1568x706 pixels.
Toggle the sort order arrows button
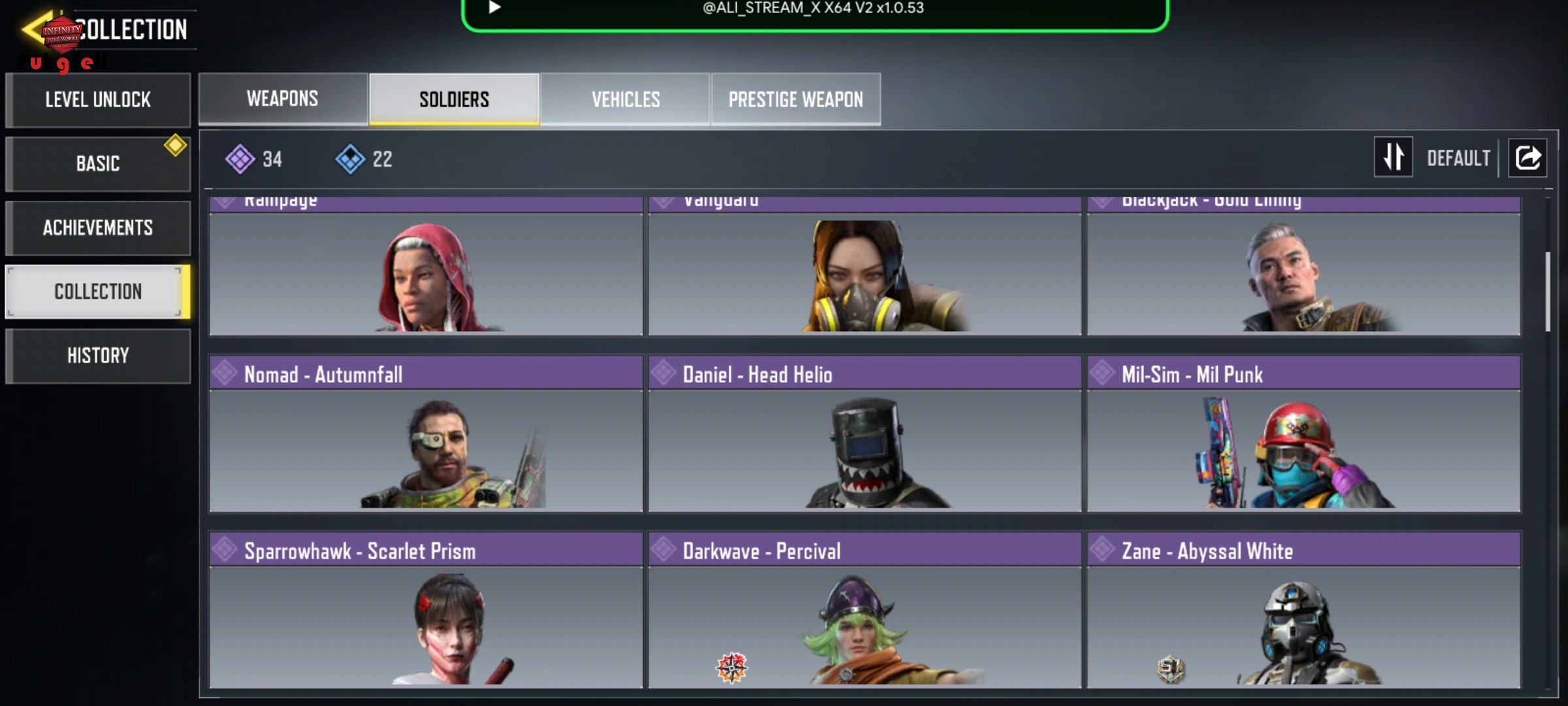click(1393, 157)
